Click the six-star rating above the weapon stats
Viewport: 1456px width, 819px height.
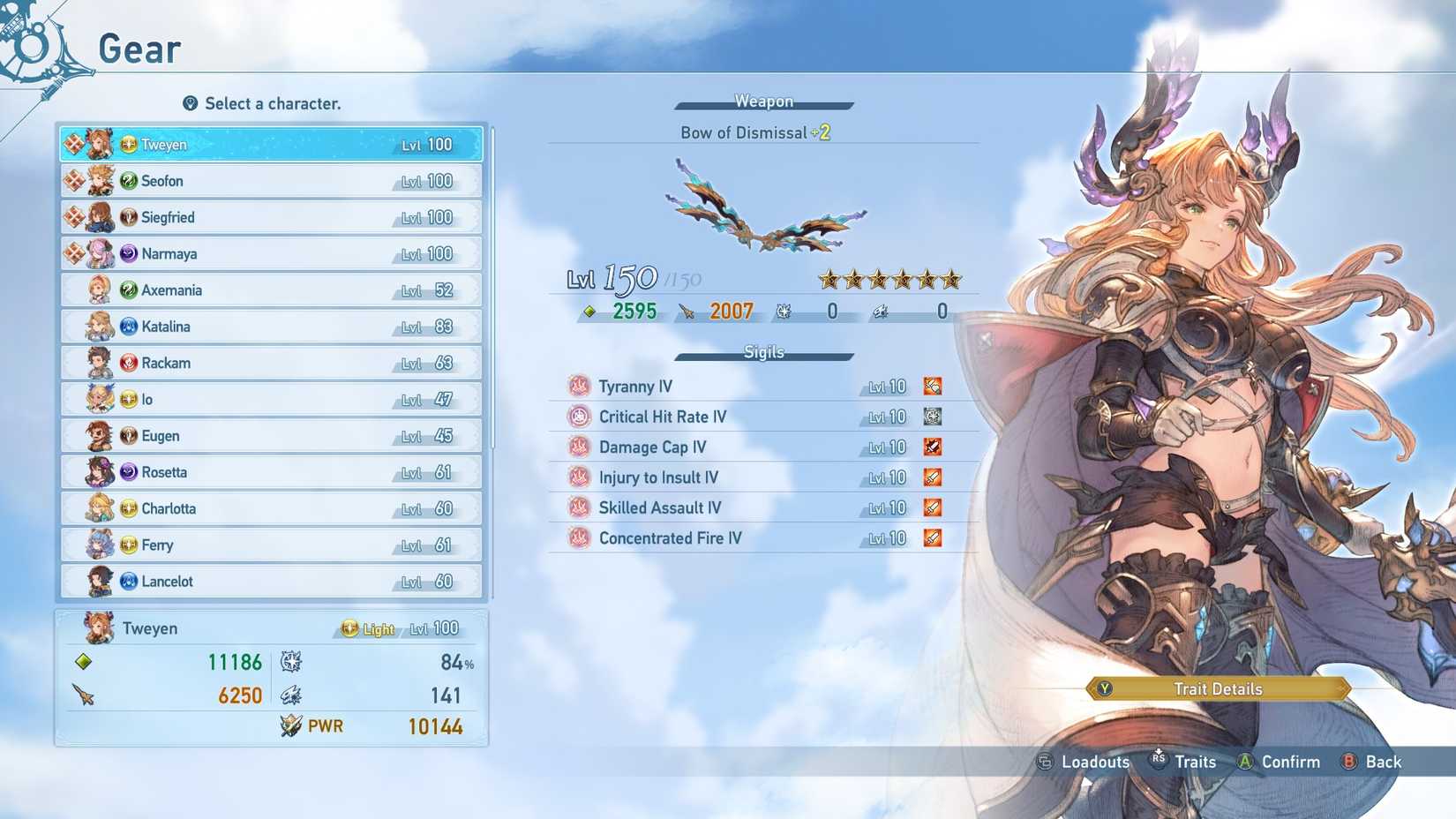click(889, 278)
